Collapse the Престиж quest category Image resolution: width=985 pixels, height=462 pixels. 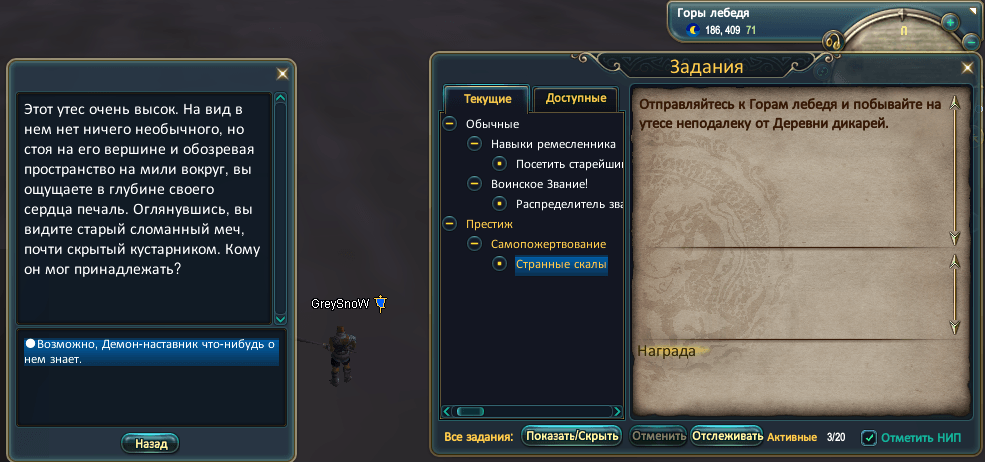449,224
